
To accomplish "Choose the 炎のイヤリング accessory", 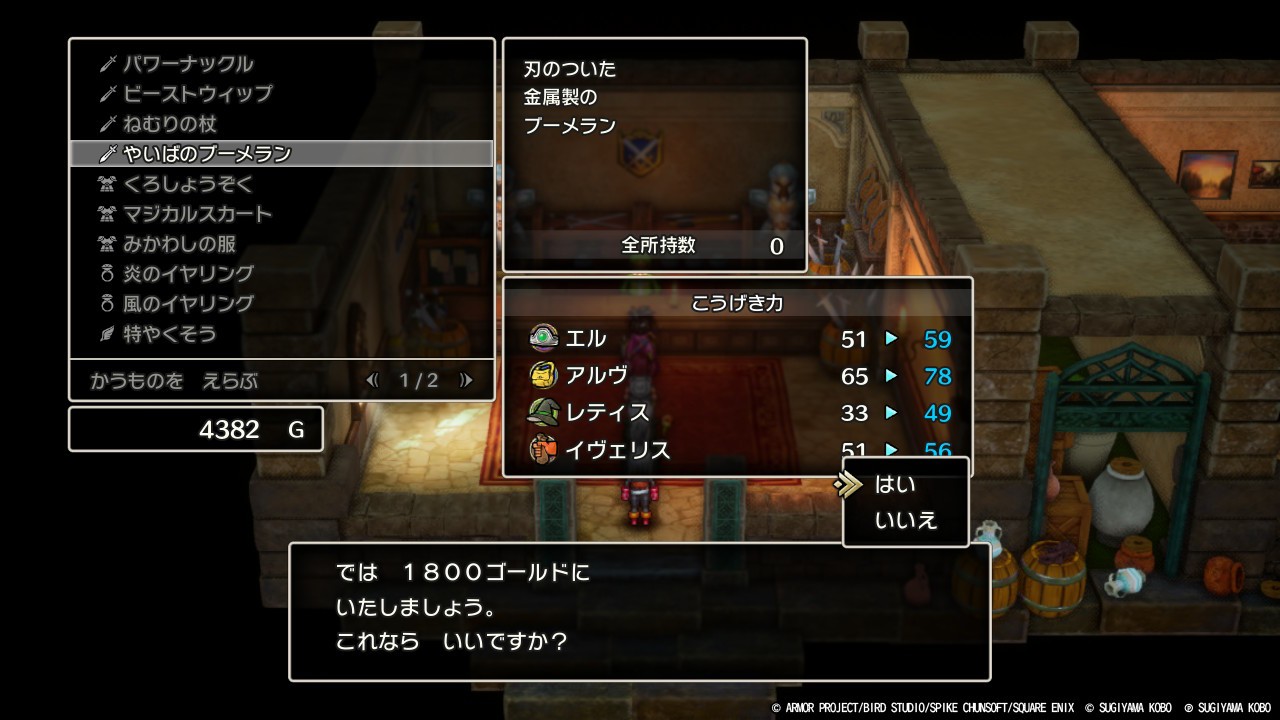I will 188,274.
